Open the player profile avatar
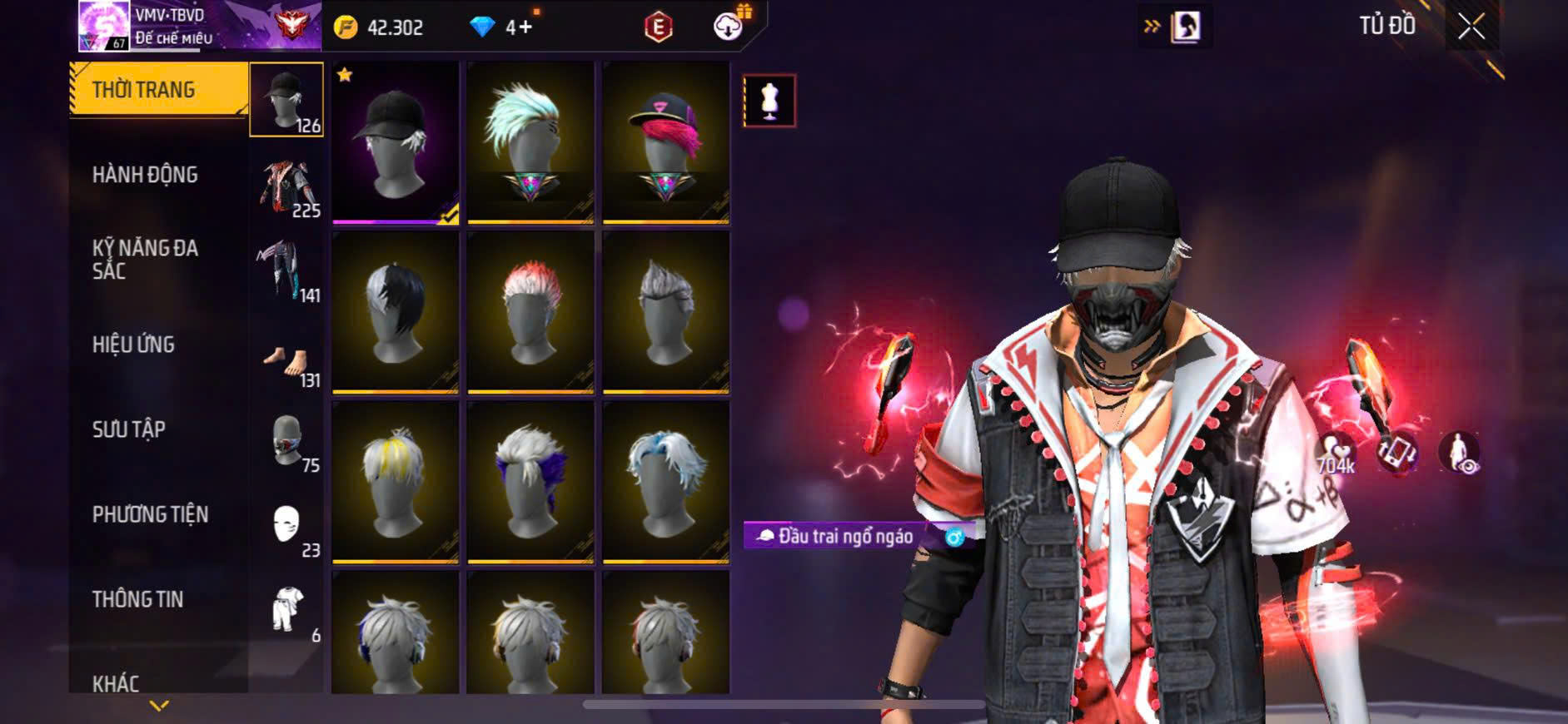The height and width of the screenshot is (724, 1568). (x=103, y=26)
